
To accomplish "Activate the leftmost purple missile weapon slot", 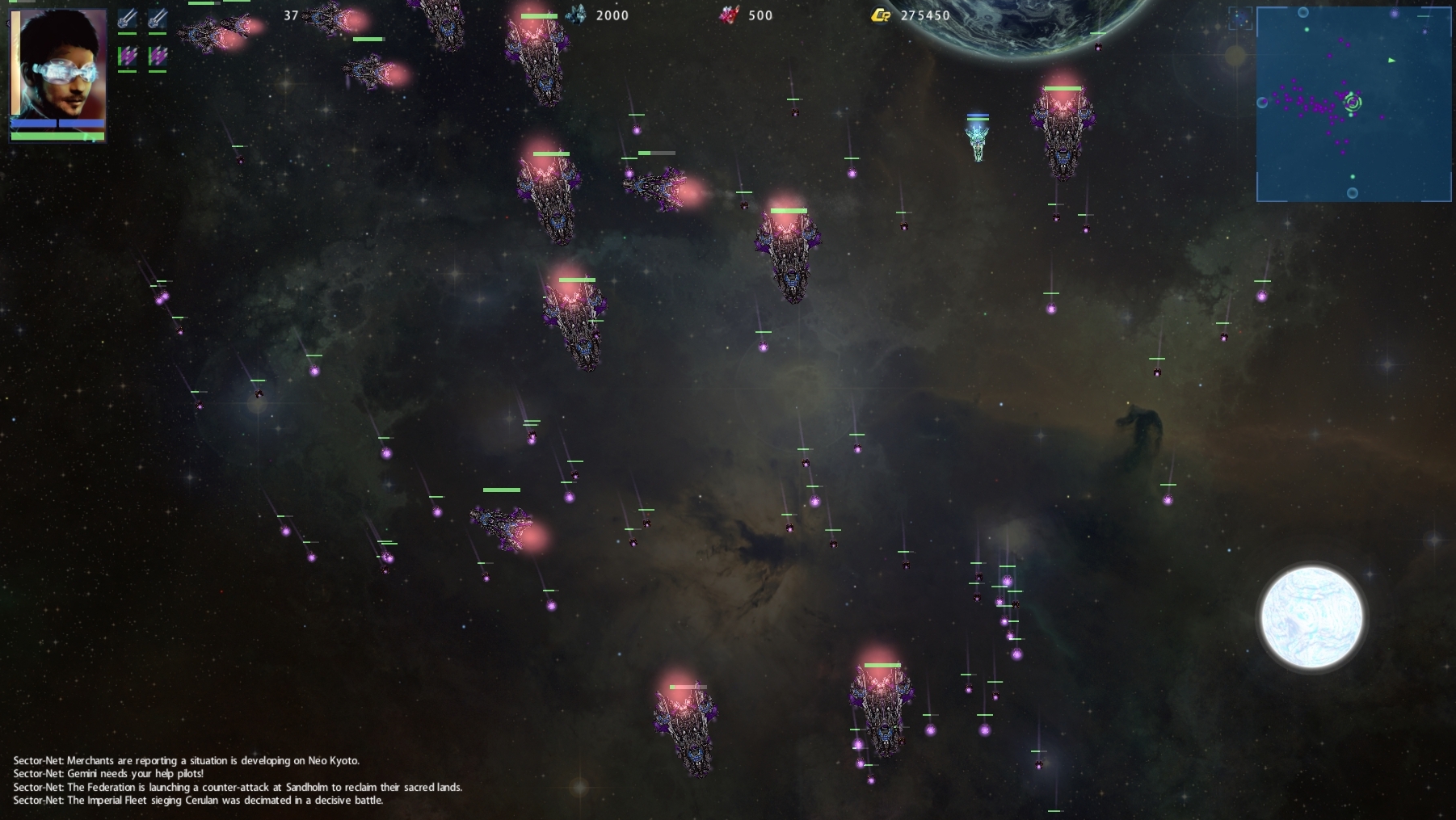I will 127,56.
